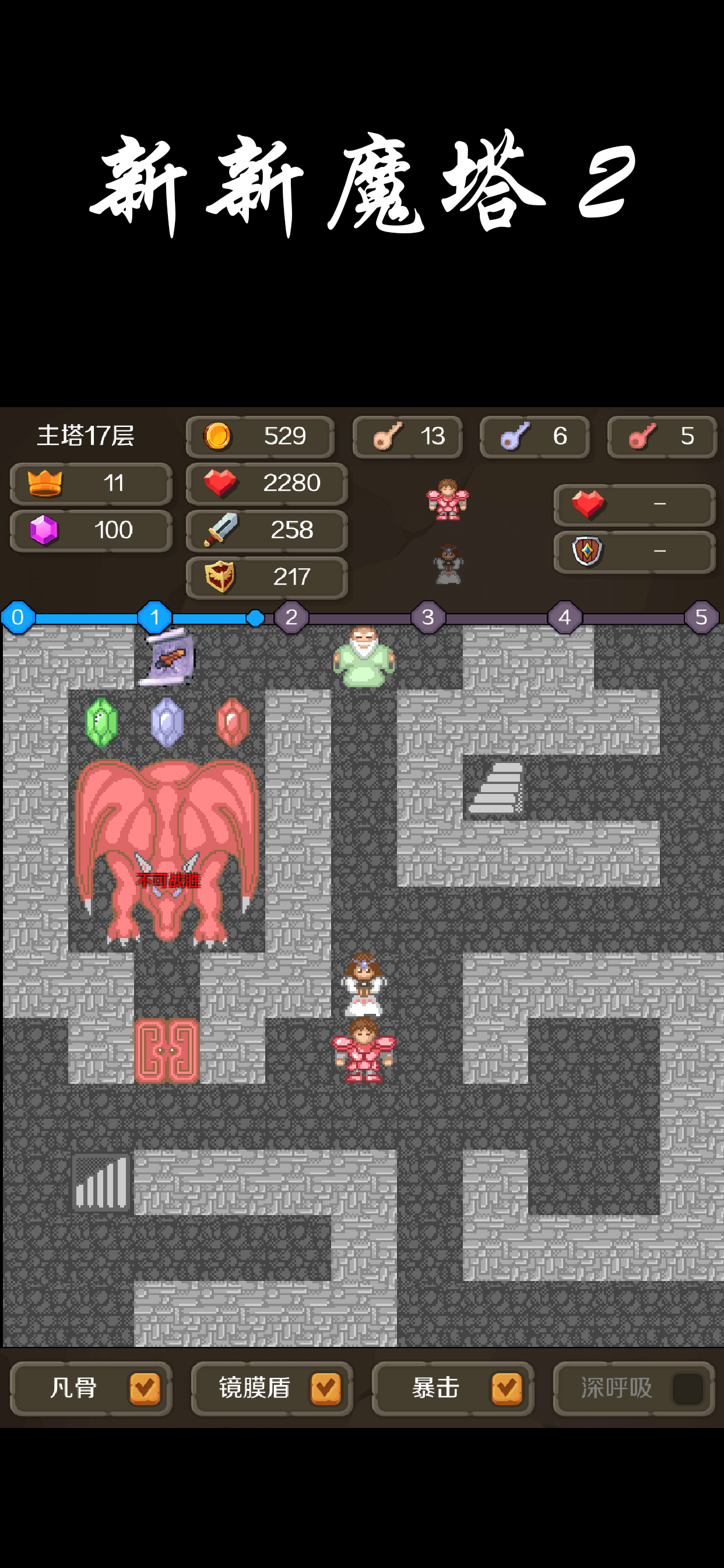Tap the grey enemy portrait in the HUD
Viewport: 724px width, 1568px height.
[x=448, y=564]
